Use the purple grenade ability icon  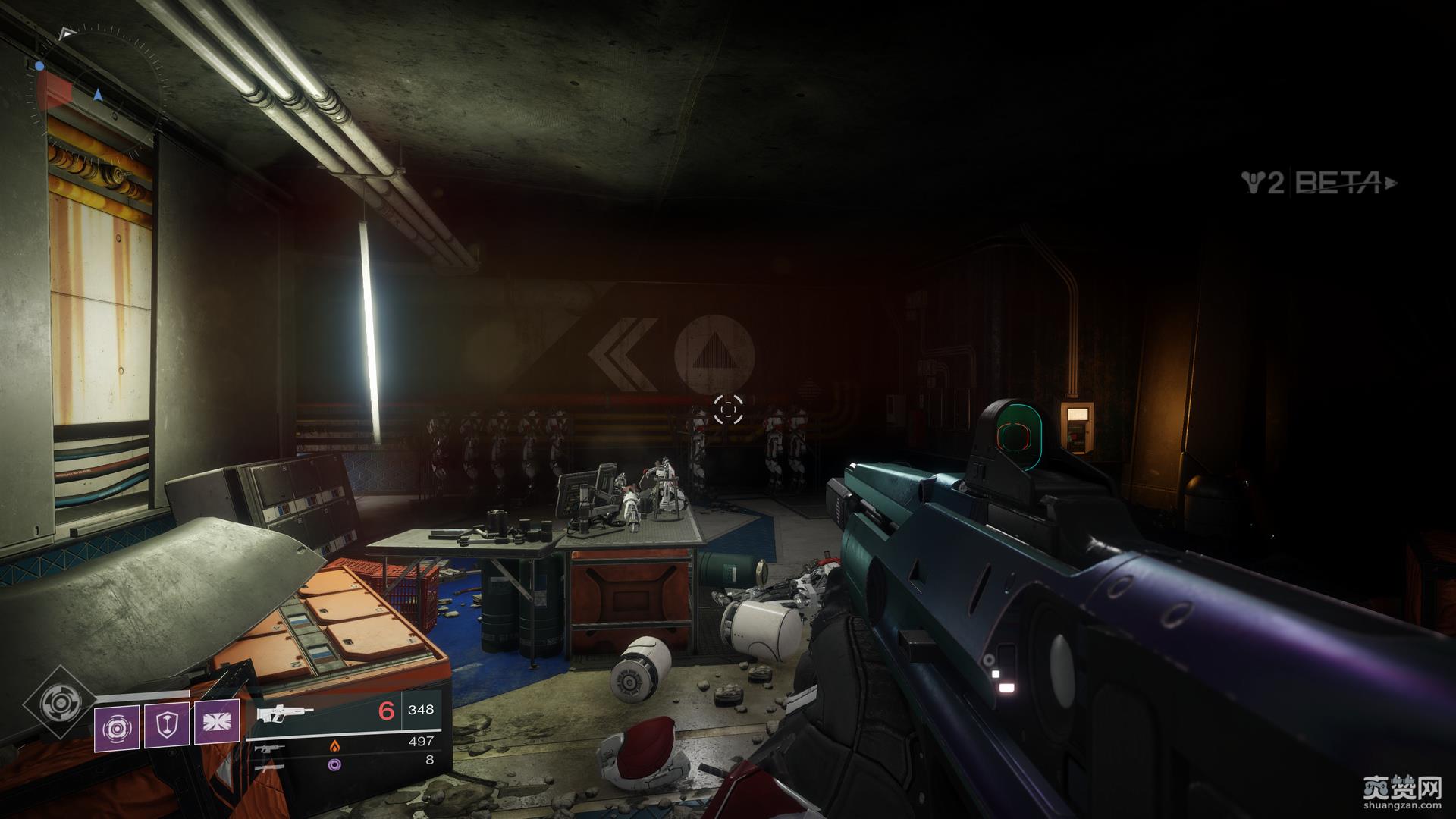tap(117, 728)
